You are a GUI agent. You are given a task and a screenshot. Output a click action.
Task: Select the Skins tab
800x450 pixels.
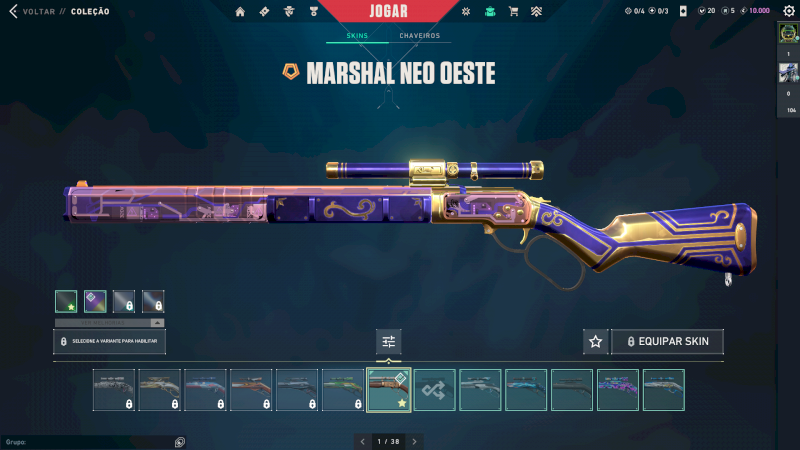click(357, 36)
